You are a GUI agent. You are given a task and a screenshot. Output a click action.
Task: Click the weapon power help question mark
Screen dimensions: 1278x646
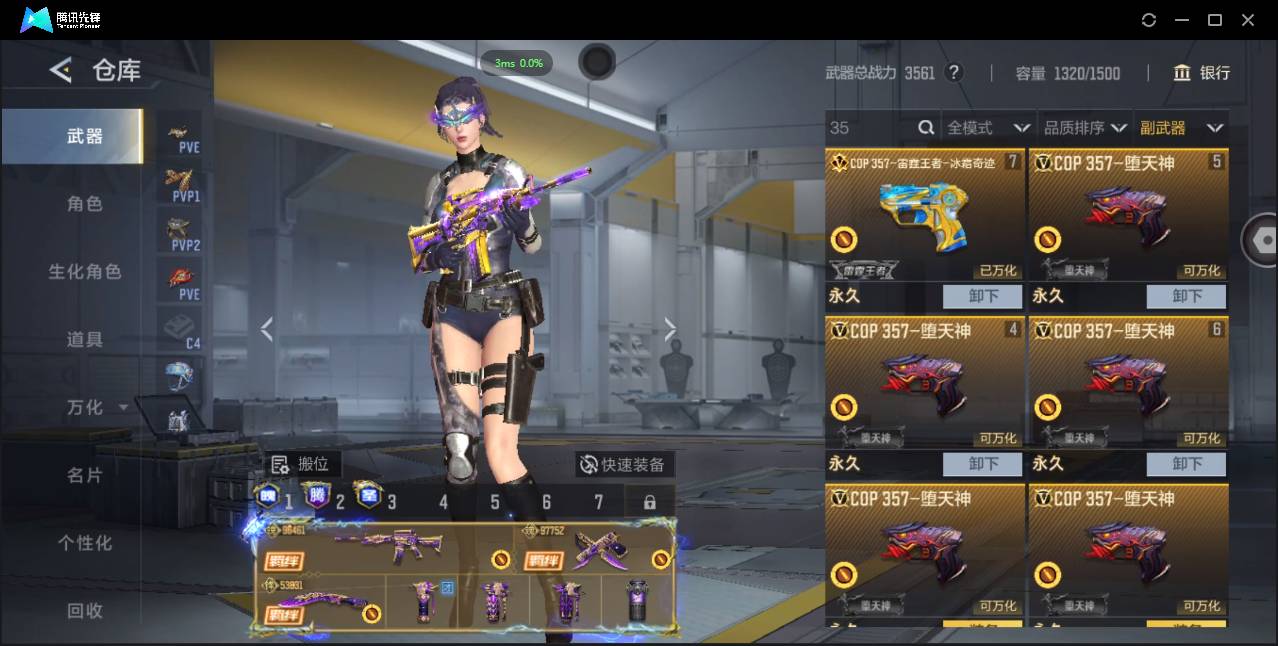[x=954, y=73]
